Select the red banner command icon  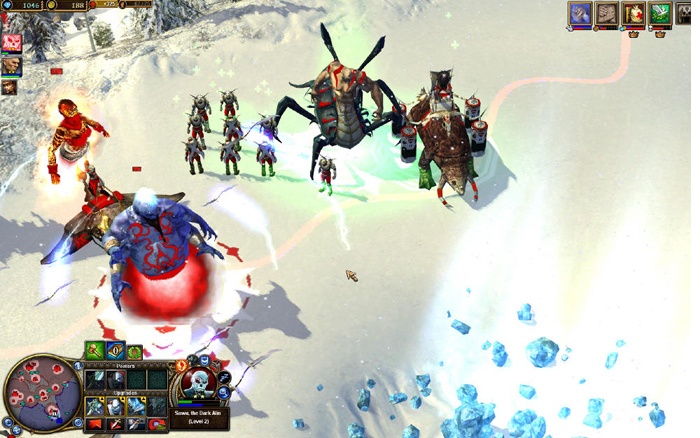click(x=94, y=425)
